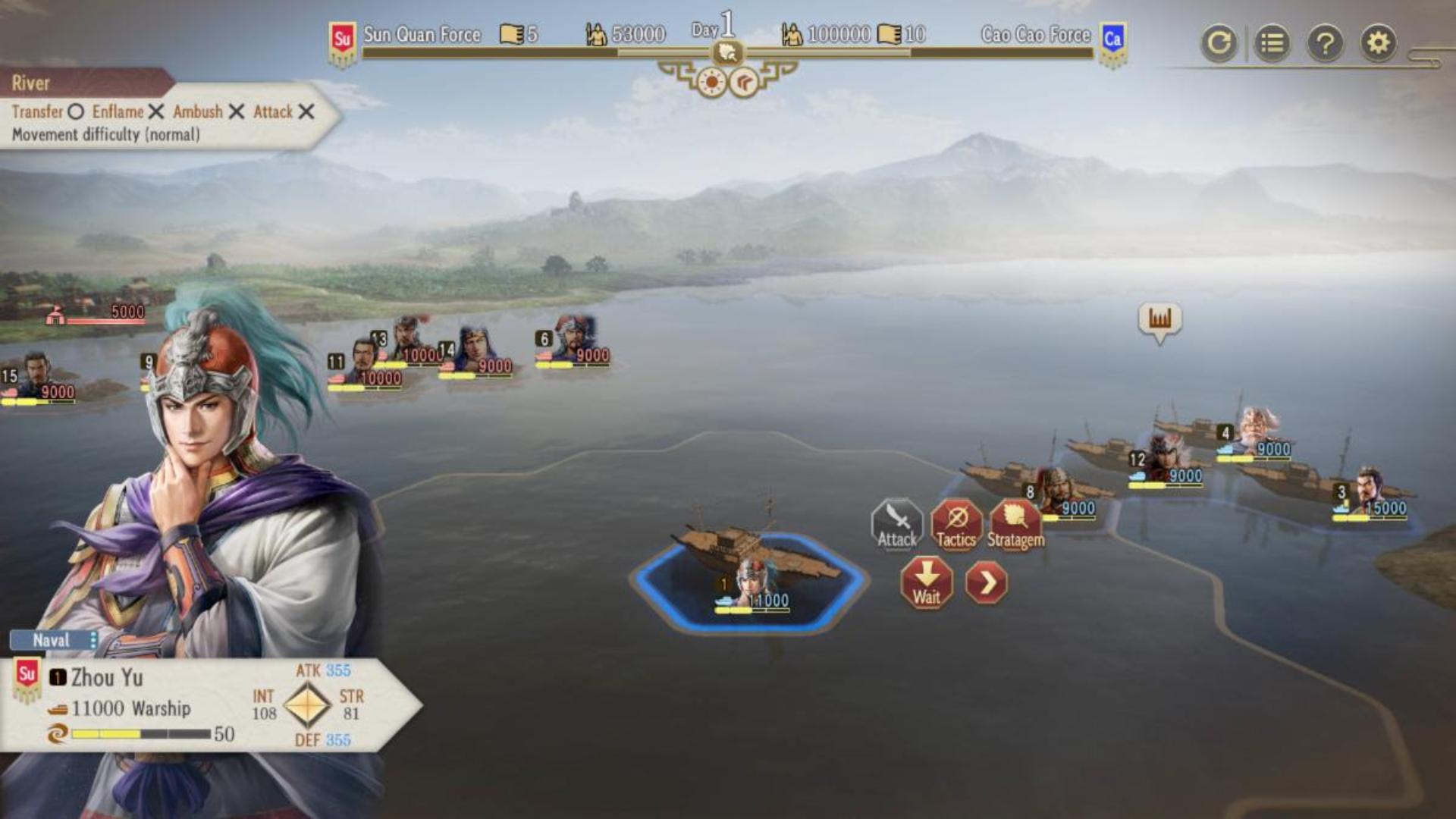Screen dimensions: 1456x819
Task: Select allied unit 6 with 9000 troops
Action: pyautogui.click(x=575, y=340)
